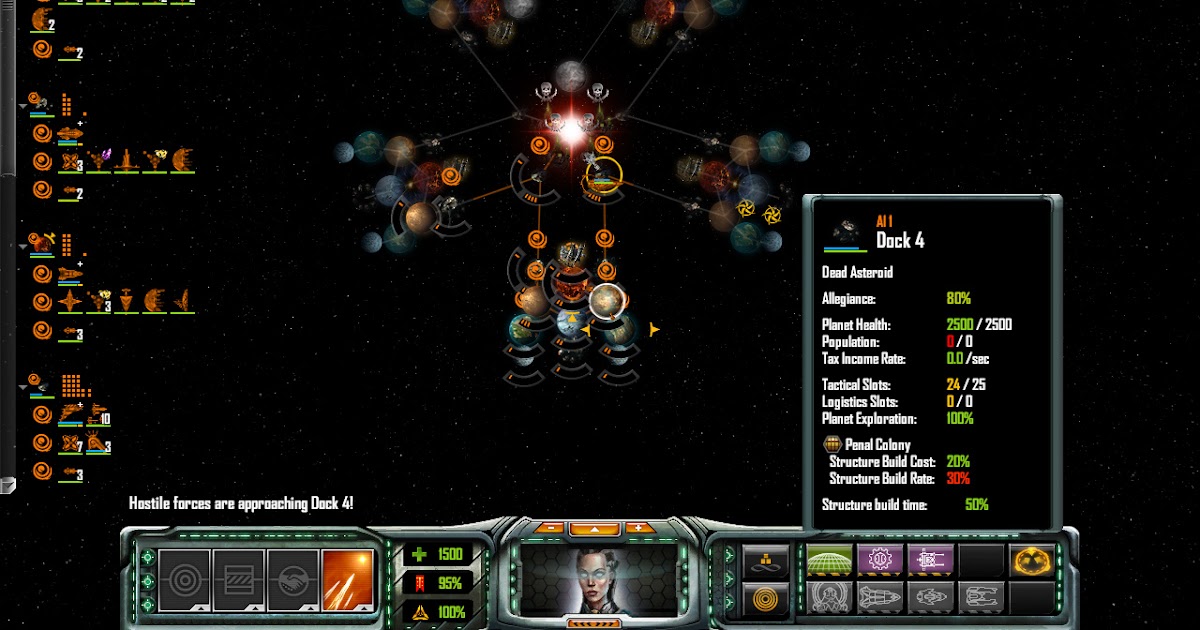Open the handshake diplomacy button
Screen dimensions: 1200x630
(x=293, y=579)
